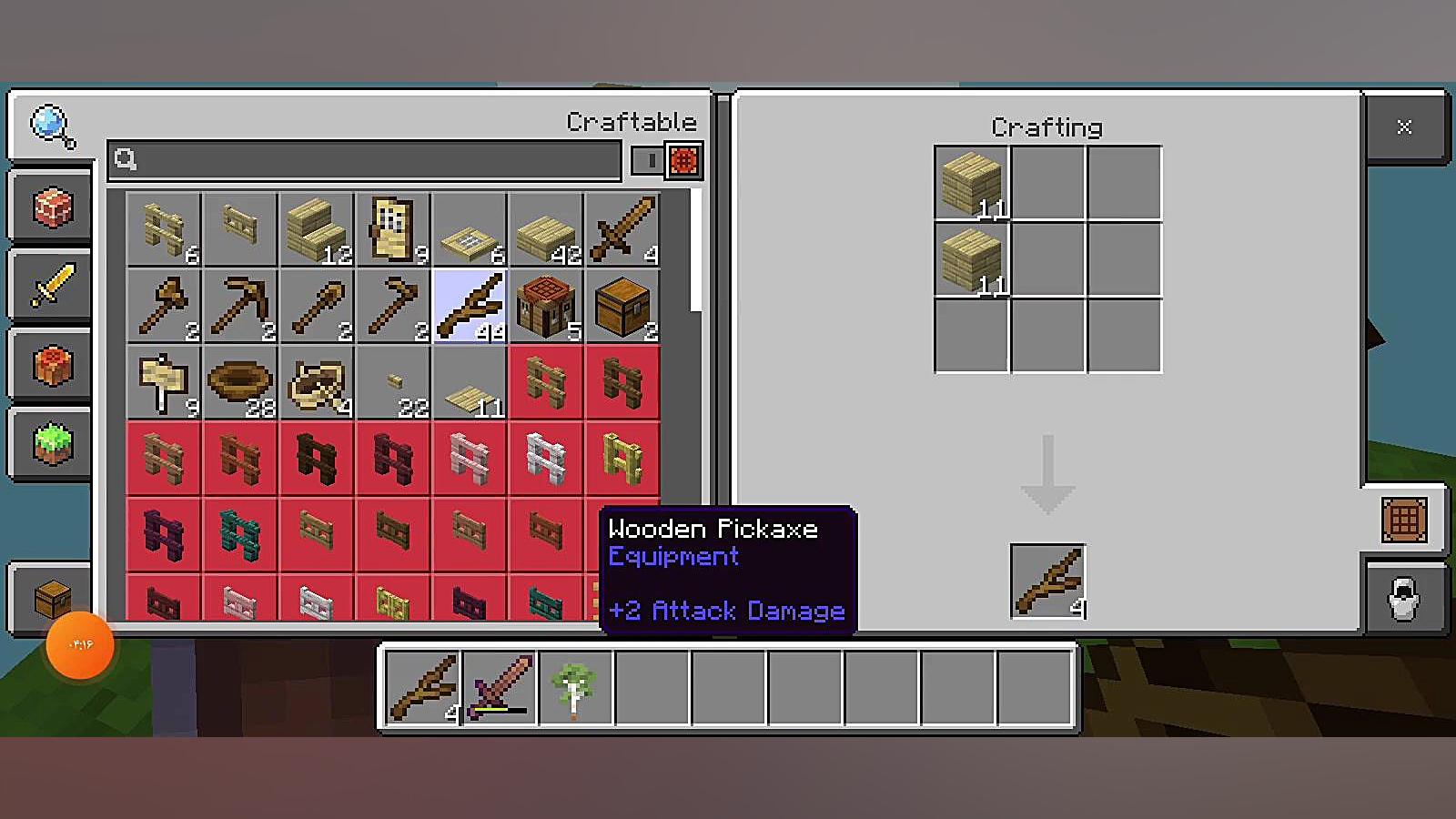Switch to the equipment sword tab
The height and width of the screenshot is (819, 1456).
pos(52,286)
